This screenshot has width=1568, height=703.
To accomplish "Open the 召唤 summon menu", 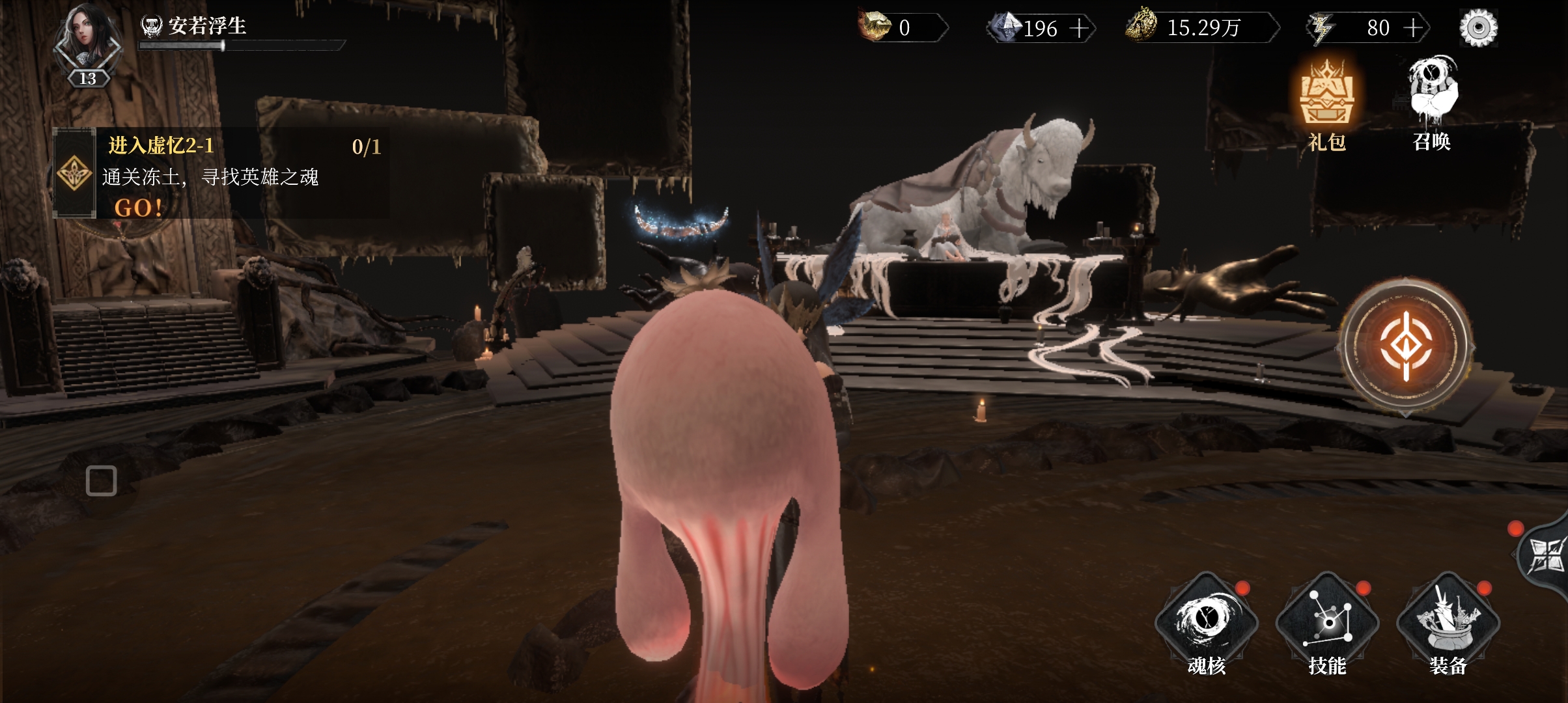I will coord(1432,104).
